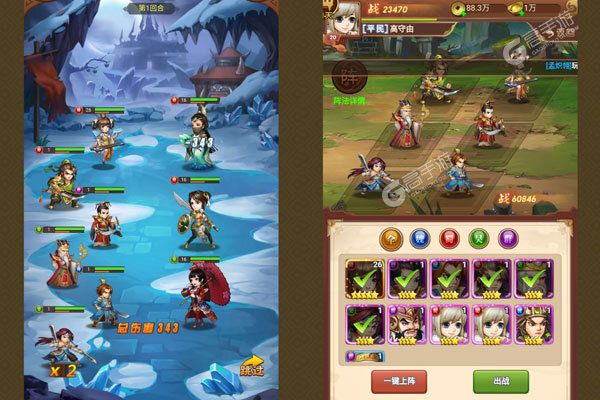This screenshot has height=400, width=600.
Task: Auto-deploy heroes with the red 一键上阵 button
Action: [x=399, y=380]
